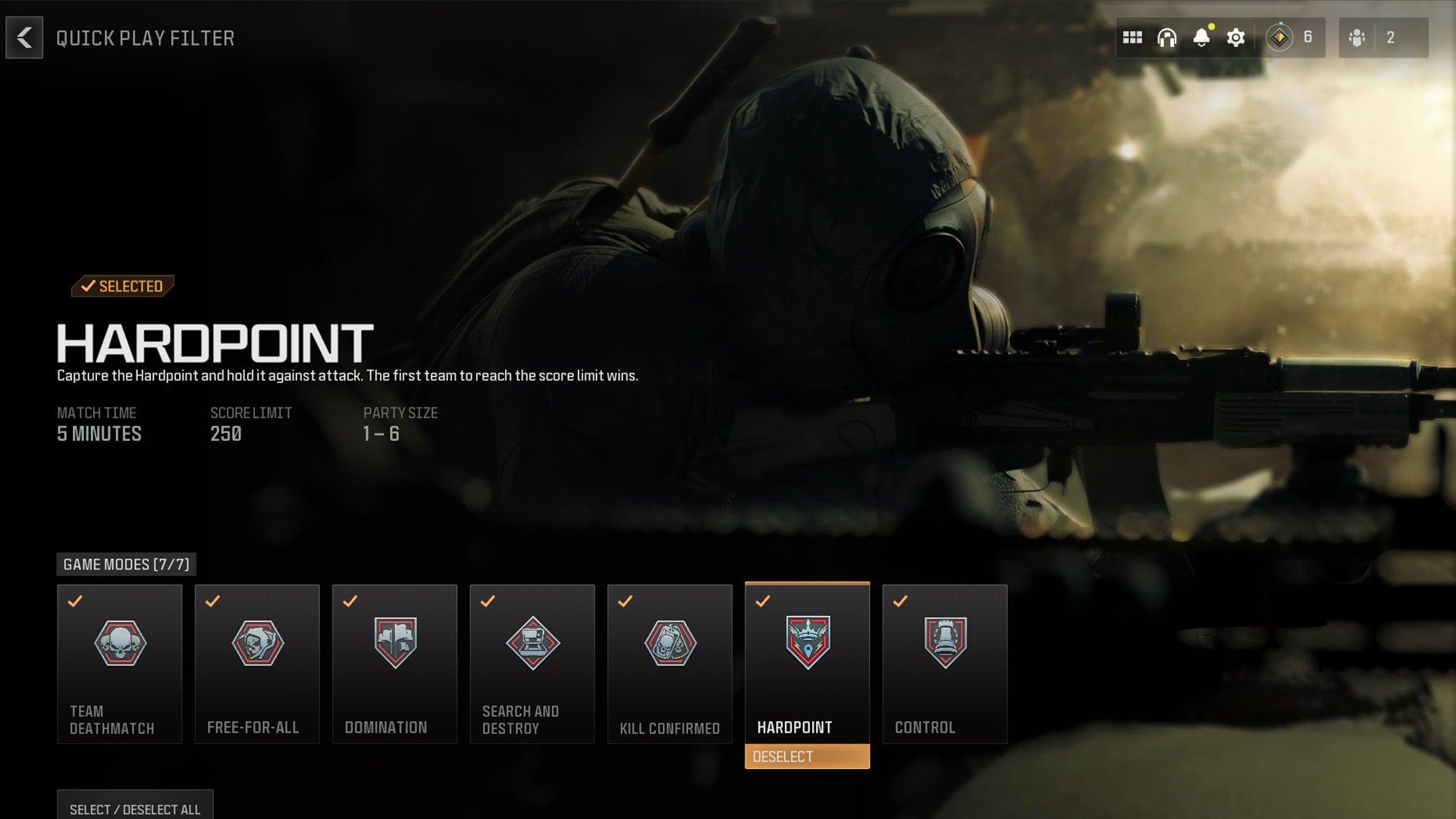Uncheck the Control game mode checkmark
This screenshot has width=1456, height=819.
[x=899, y=603]
